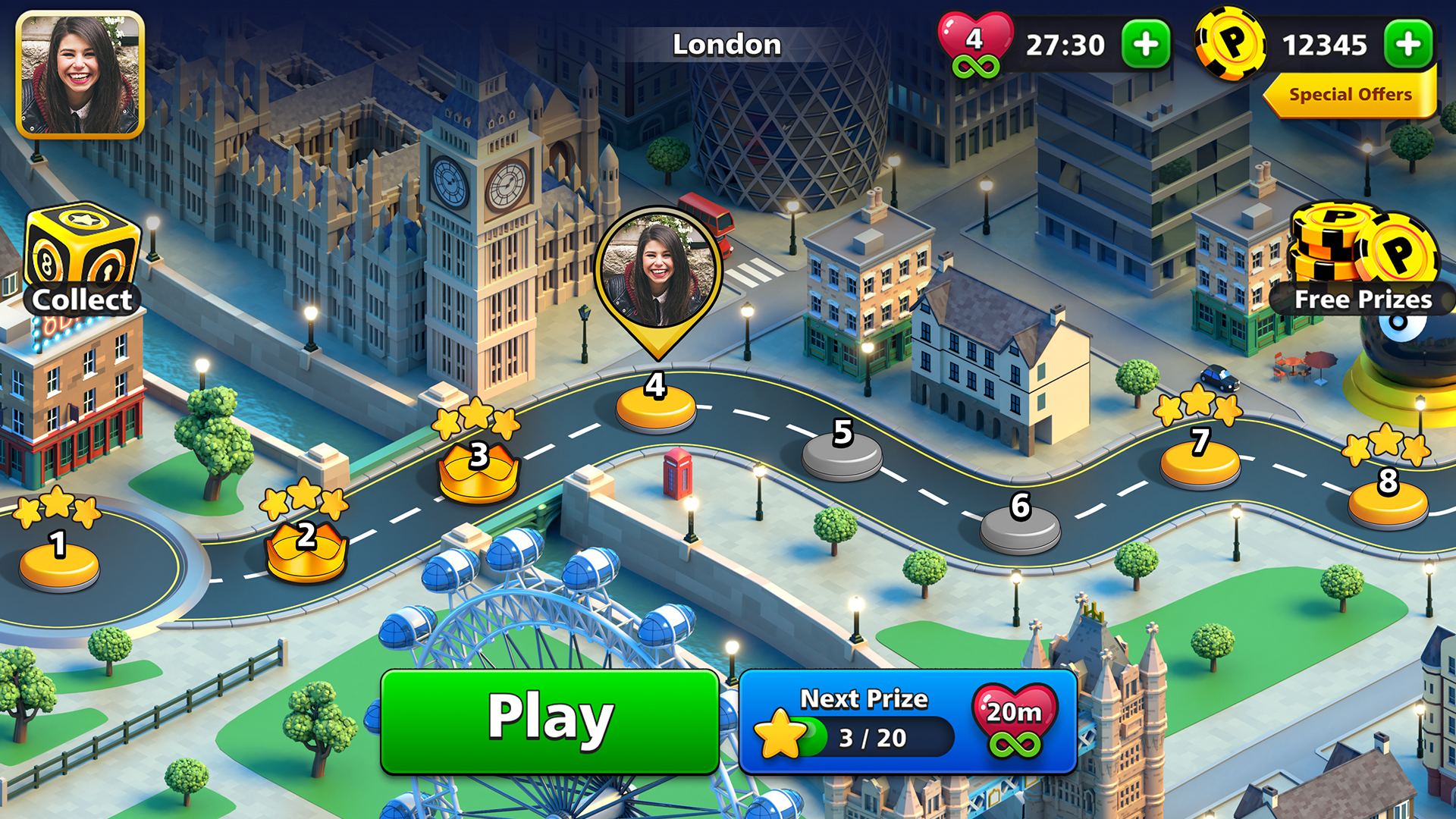Select the hearts lives icon
The width and height of the screenshot is (1456, 819).
(974, 42)
